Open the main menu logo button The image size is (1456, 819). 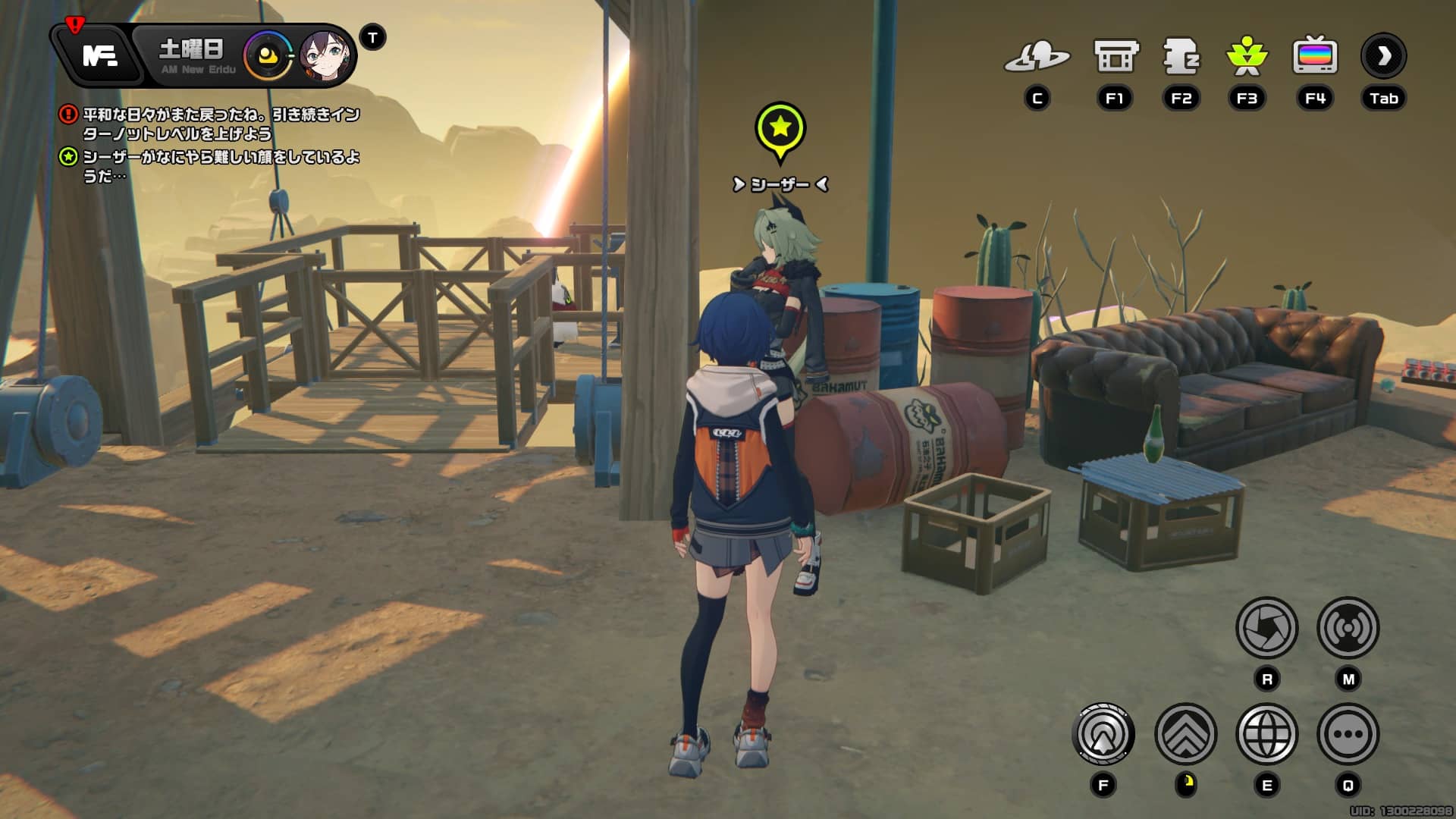(99, 55)
